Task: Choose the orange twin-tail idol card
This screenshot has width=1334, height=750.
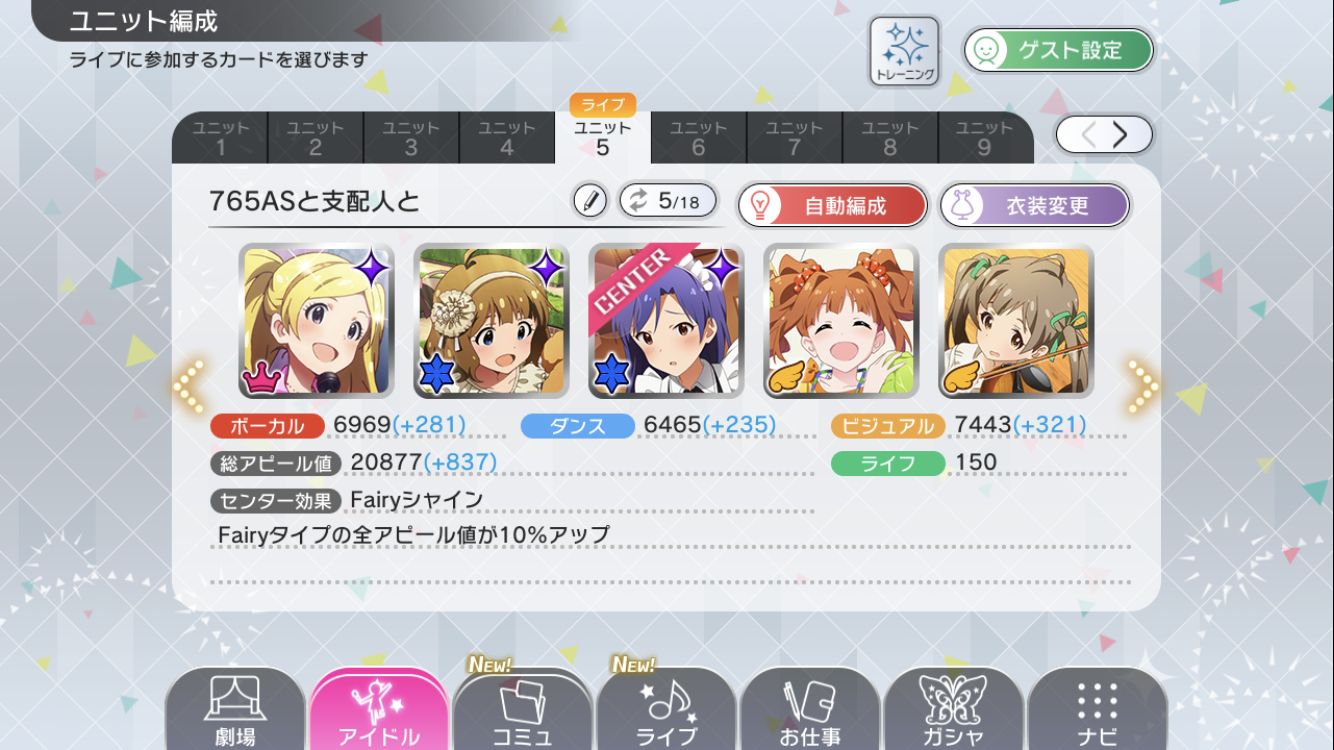Action: click(x=841, y=321)
